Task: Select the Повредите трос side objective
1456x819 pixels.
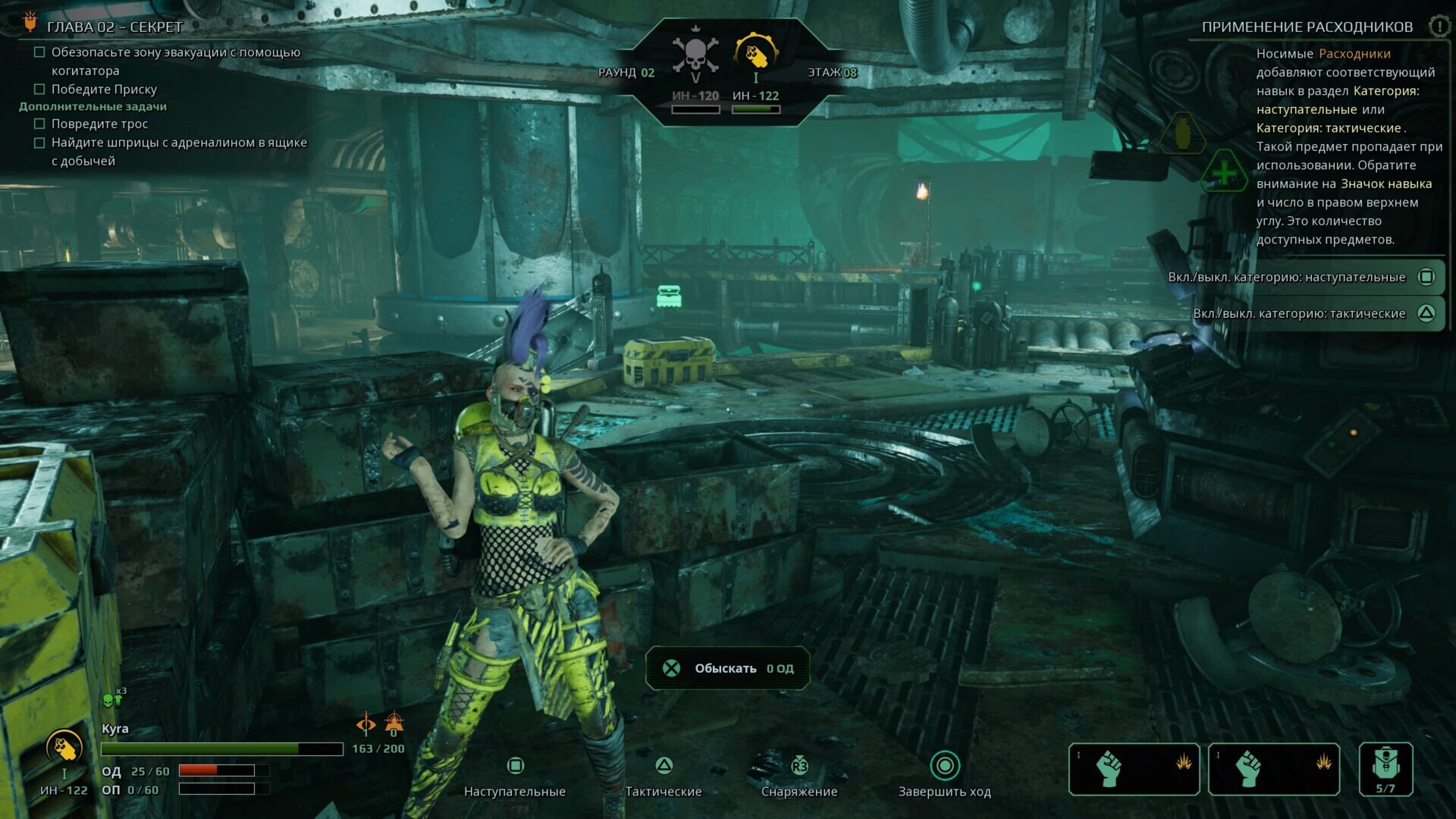Action: click(99, 124)
